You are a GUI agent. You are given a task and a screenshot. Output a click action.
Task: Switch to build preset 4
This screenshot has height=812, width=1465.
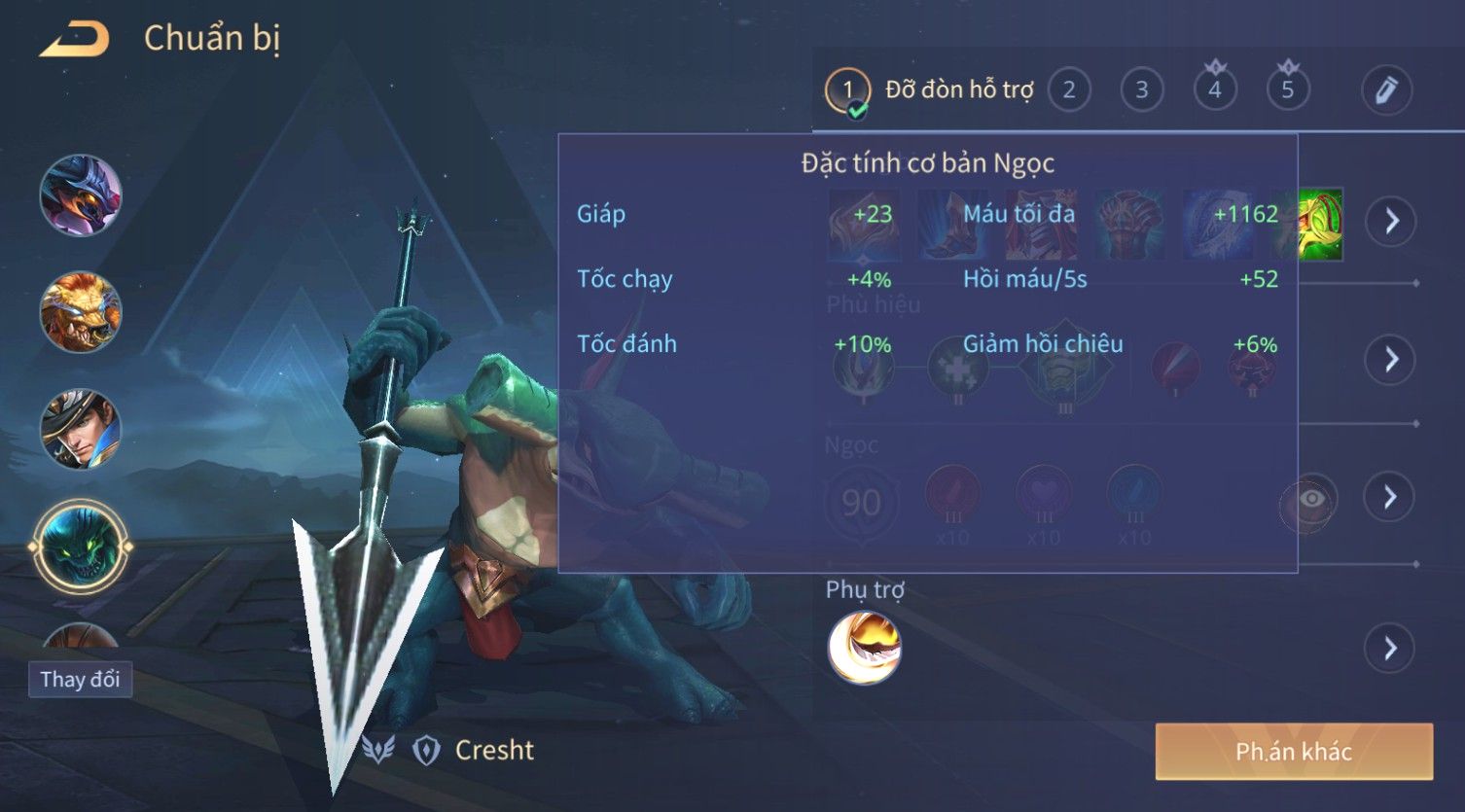[1215, 90]
